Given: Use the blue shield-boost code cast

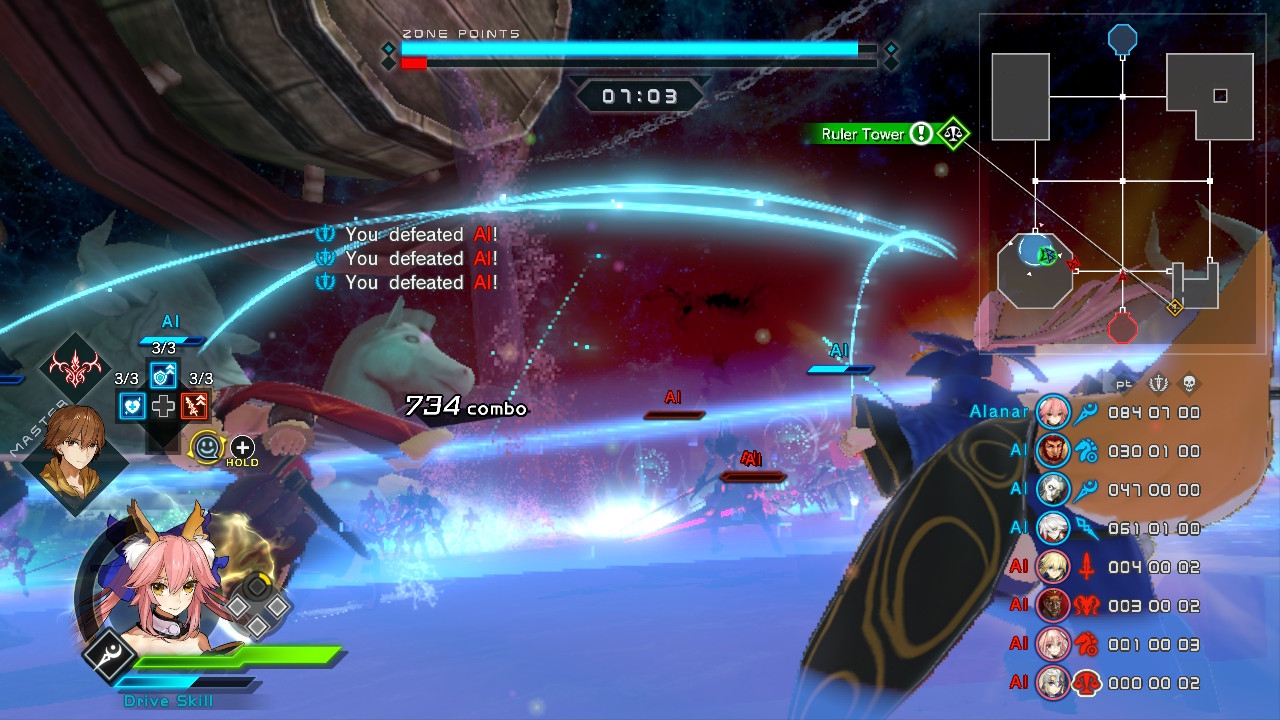Looking at the screenshot, I should pos(163,375).
